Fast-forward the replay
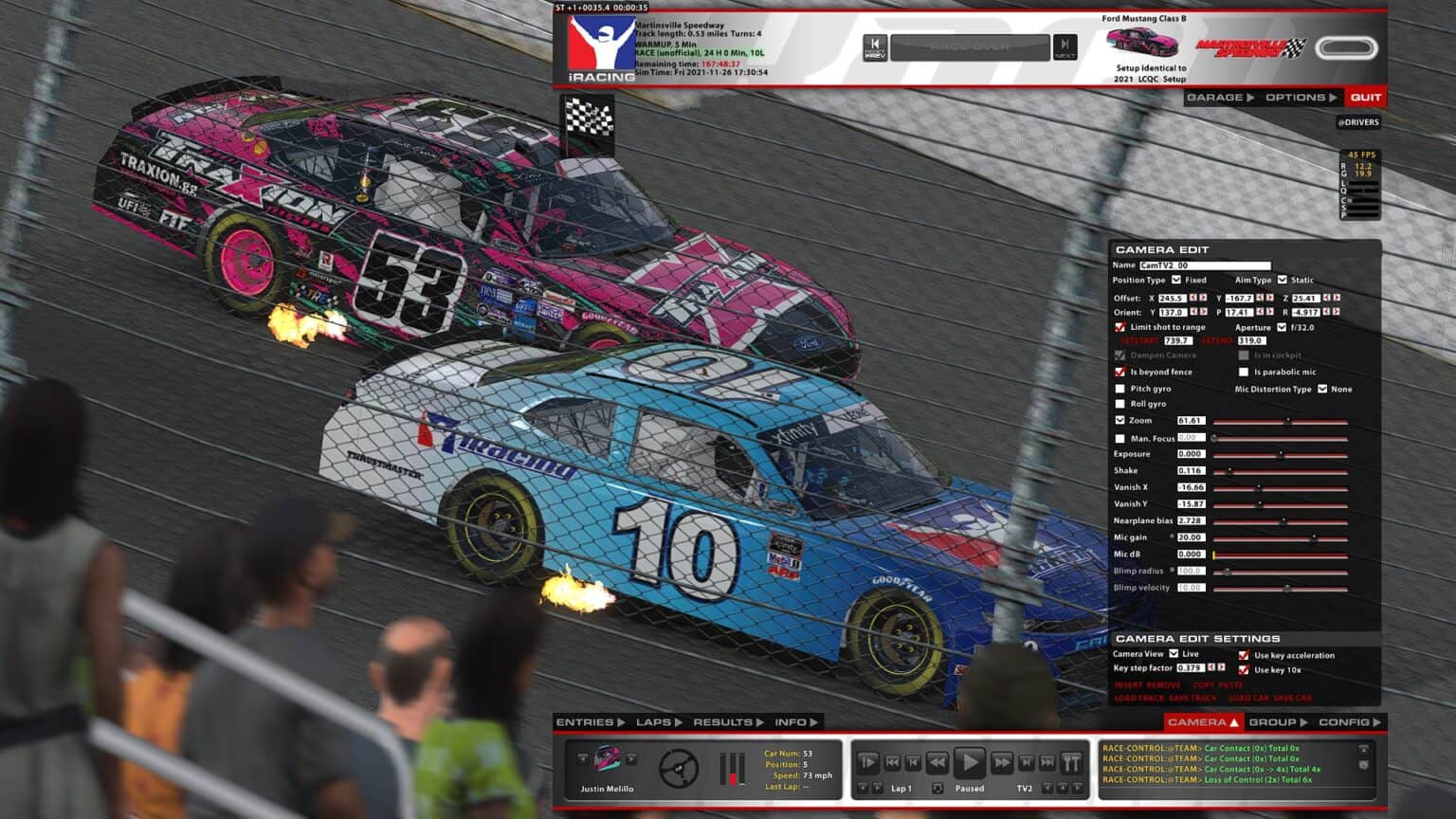 (1001, 763)
